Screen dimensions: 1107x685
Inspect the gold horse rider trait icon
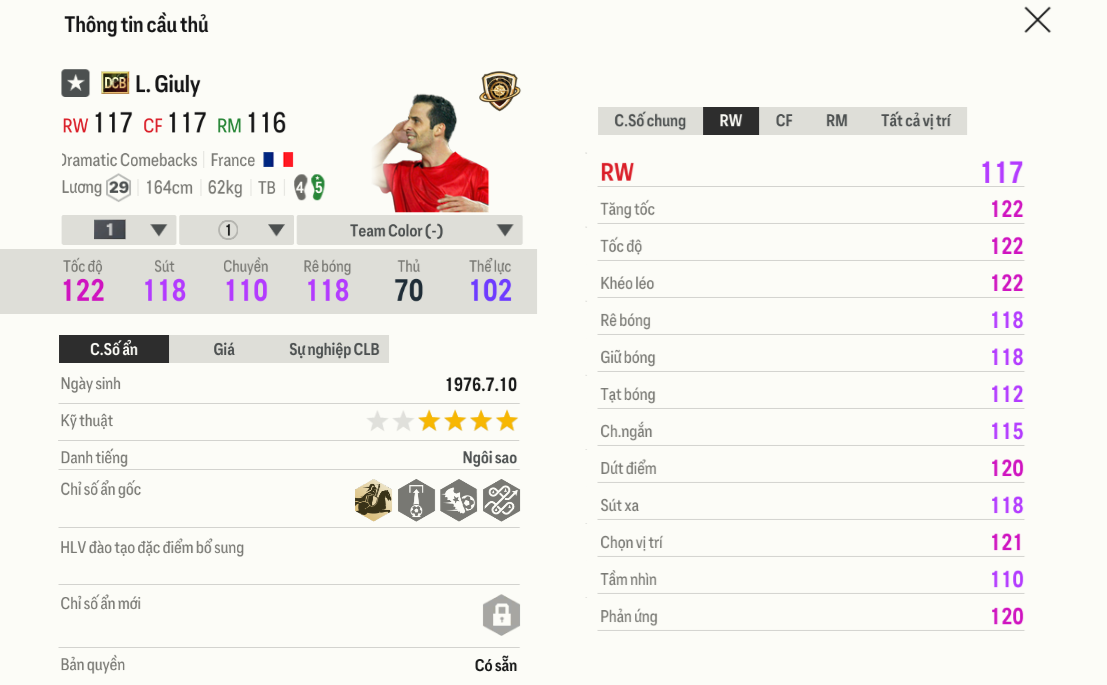pyautogui.click(x=373, y=500)
